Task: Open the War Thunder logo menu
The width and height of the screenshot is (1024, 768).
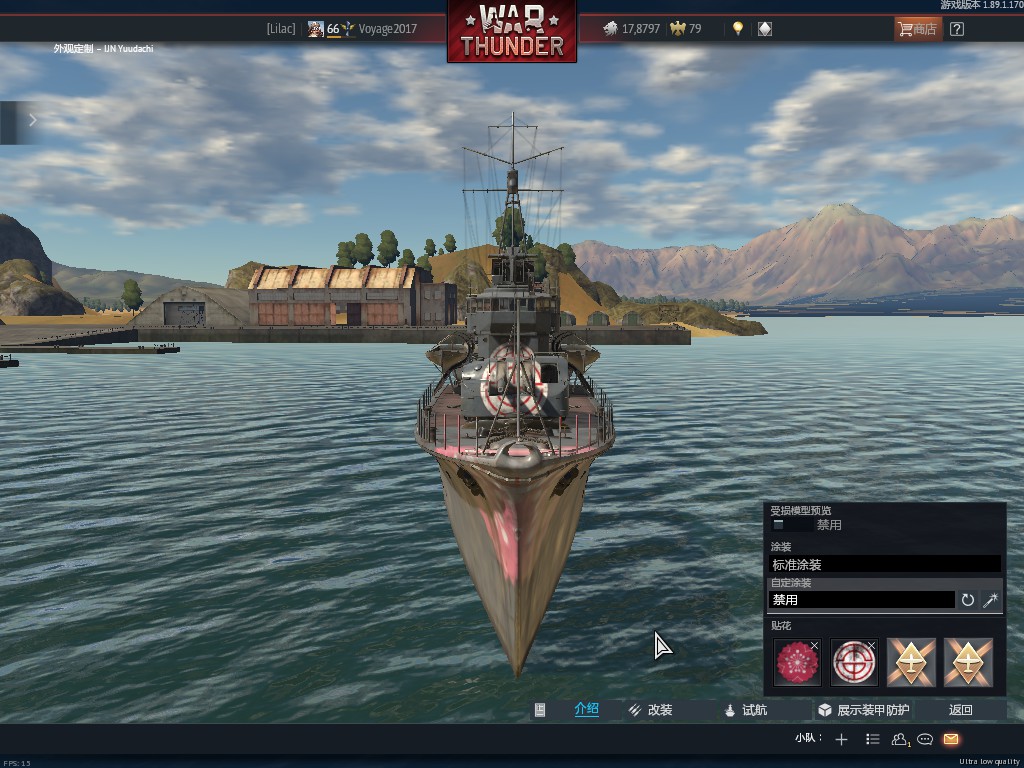Action: pos(512,31)
